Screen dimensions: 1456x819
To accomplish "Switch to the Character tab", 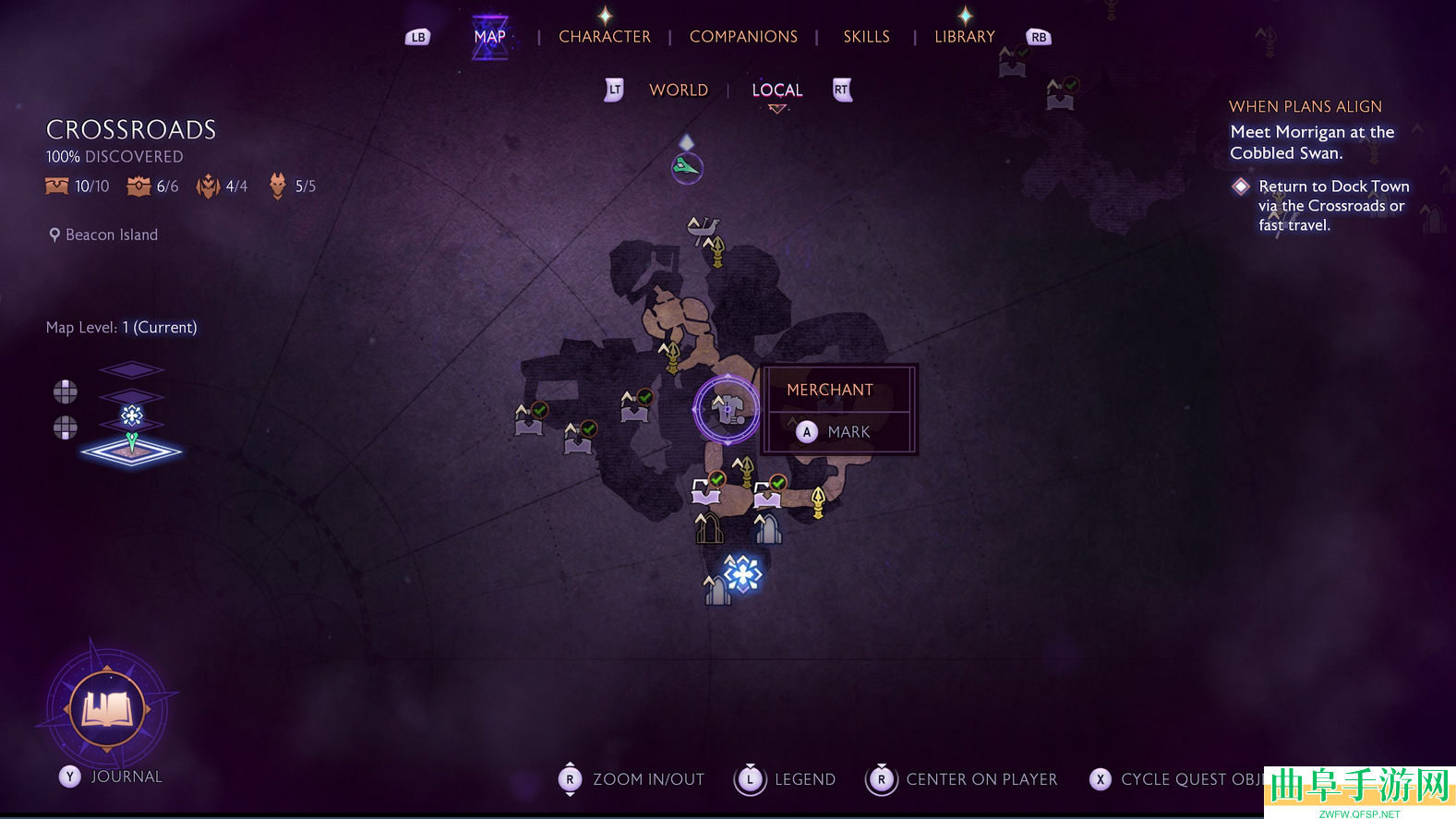I will point(604,37).
